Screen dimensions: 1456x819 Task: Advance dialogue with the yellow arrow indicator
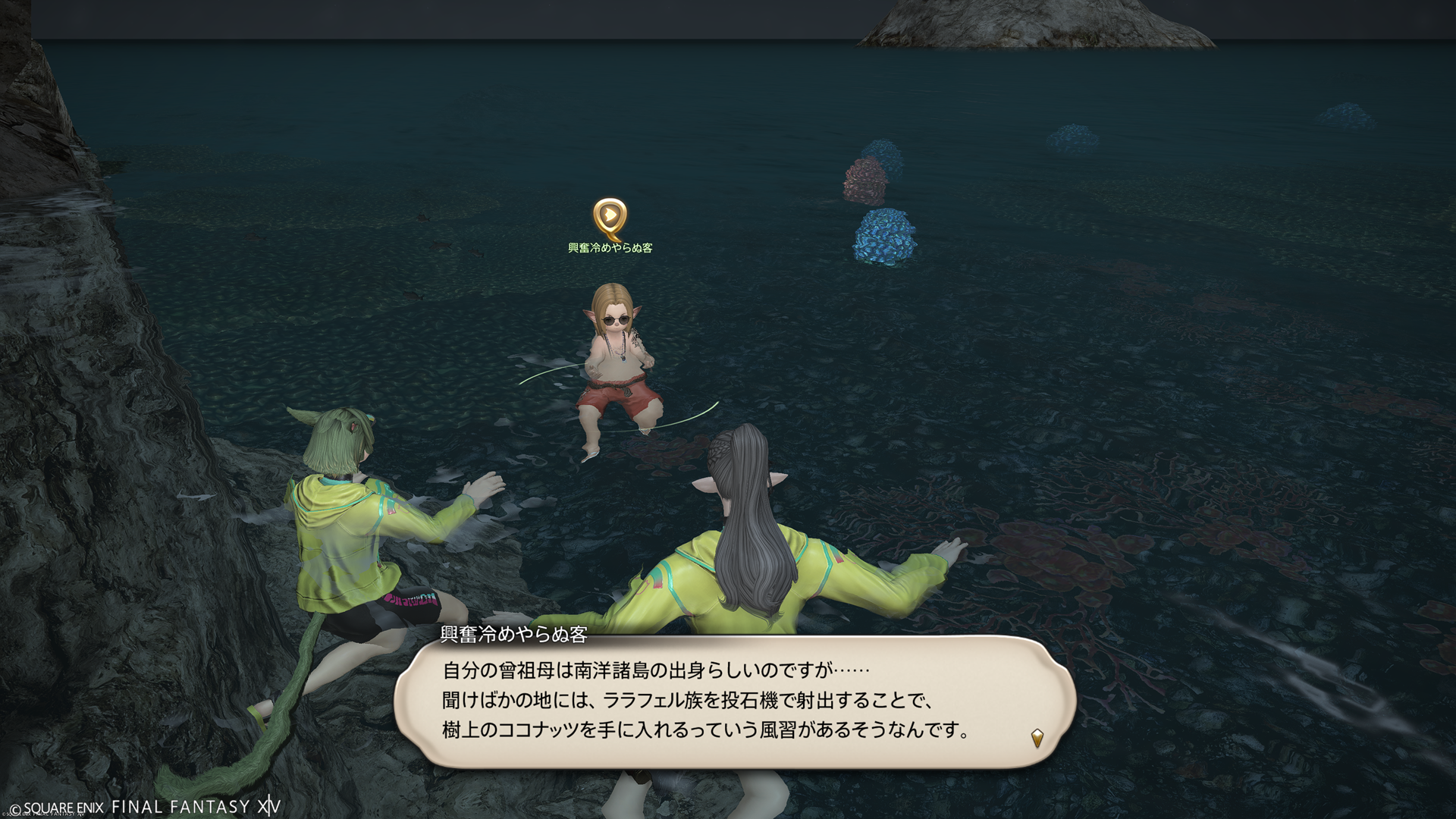pyautogui.click(x=1037, y=736)
